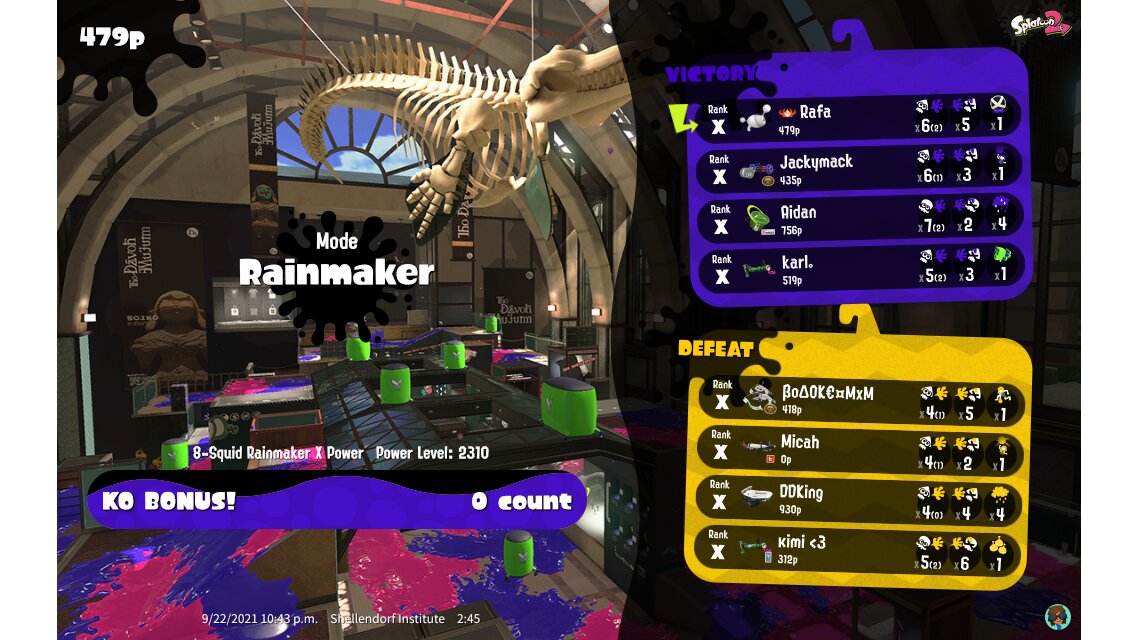Open Jackymack's result row

860,168
